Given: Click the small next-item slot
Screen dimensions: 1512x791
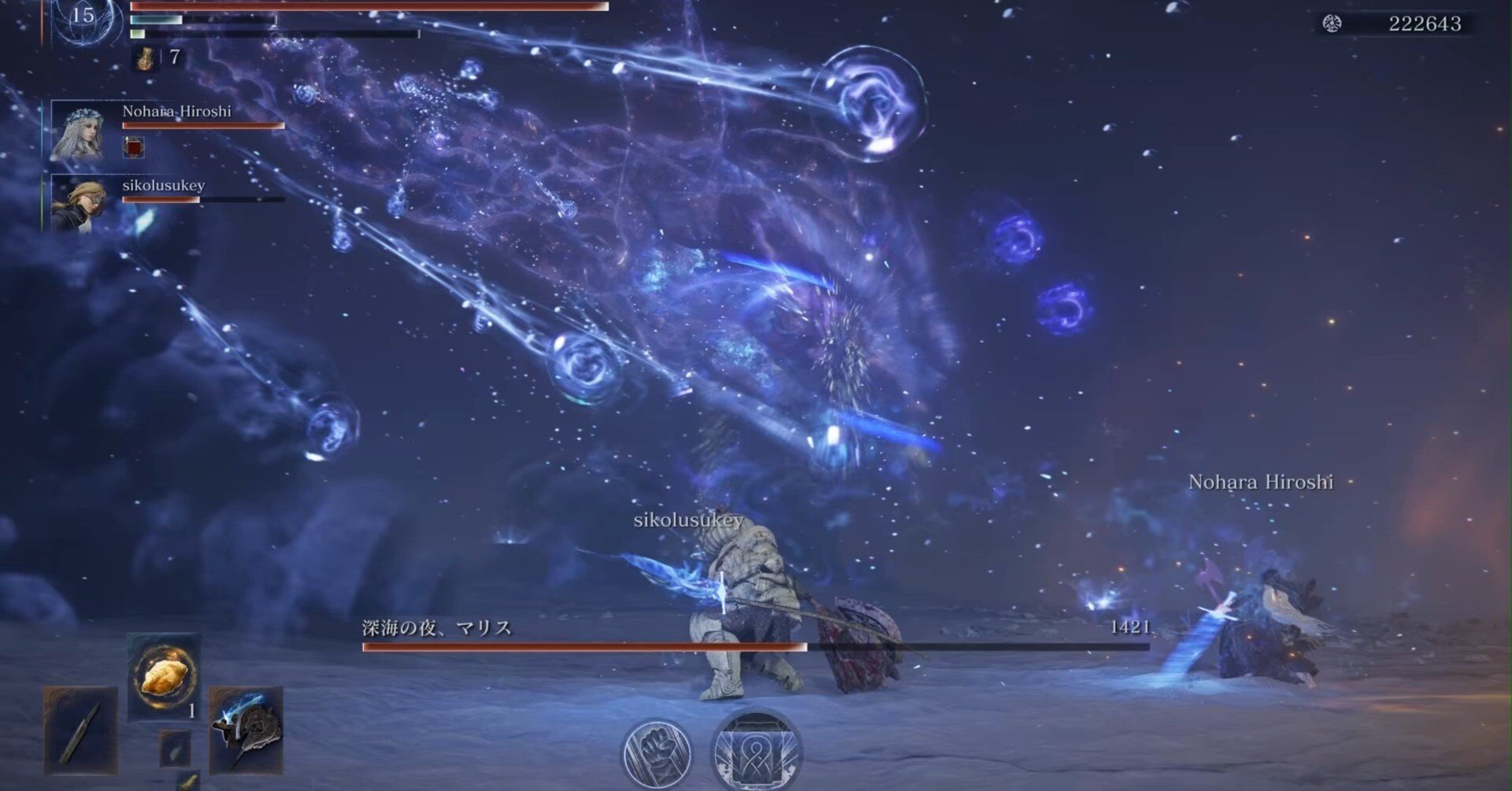Looking at the screenshot, I should click(175, 748).
